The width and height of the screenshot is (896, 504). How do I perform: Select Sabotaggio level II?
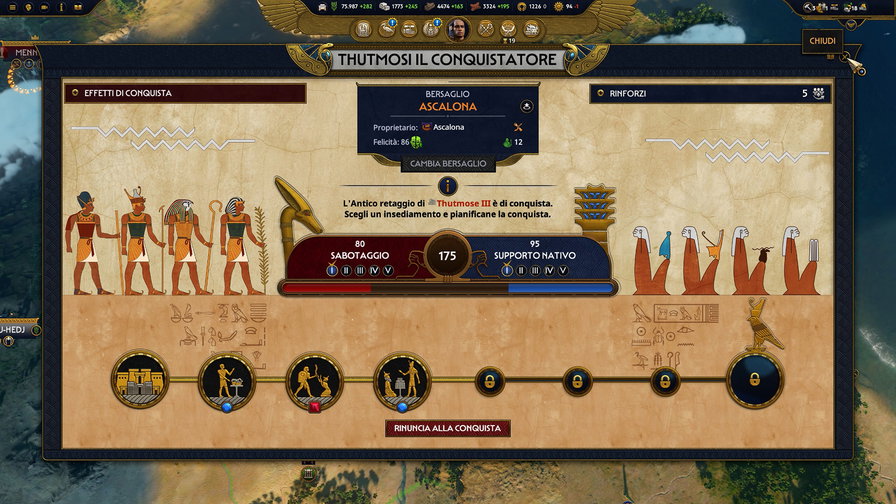(x=346, y=270)
